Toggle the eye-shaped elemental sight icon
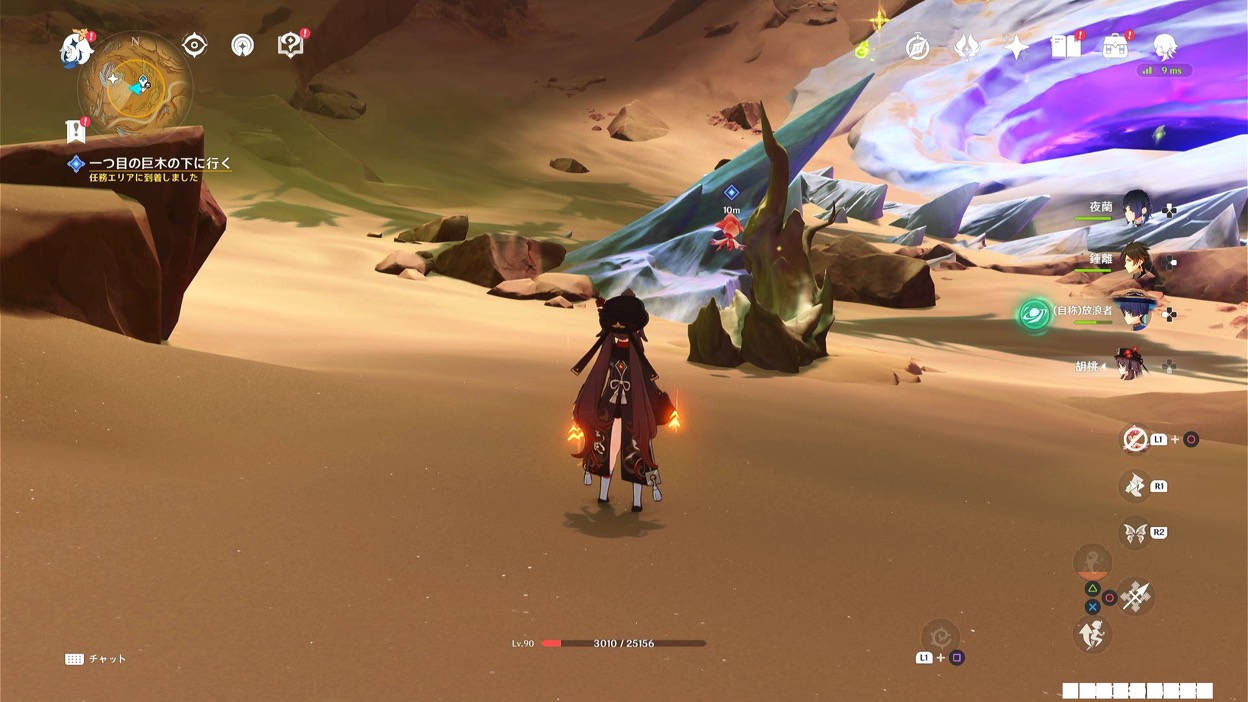The width and height of the screenshot is (1248, 702). [194, 45]
